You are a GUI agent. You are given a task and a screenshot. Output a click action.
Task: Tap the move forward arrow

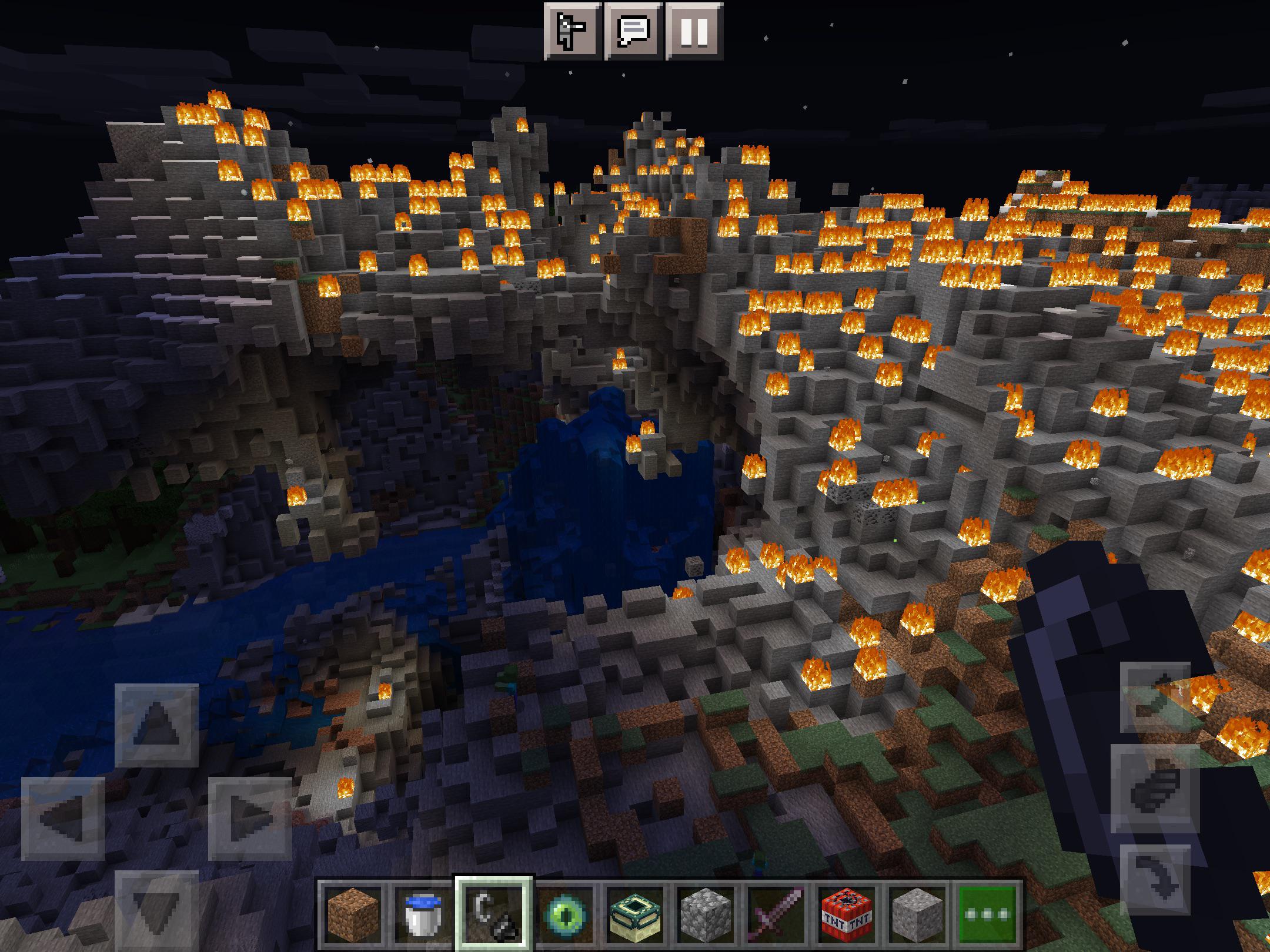tap(156, 725)
